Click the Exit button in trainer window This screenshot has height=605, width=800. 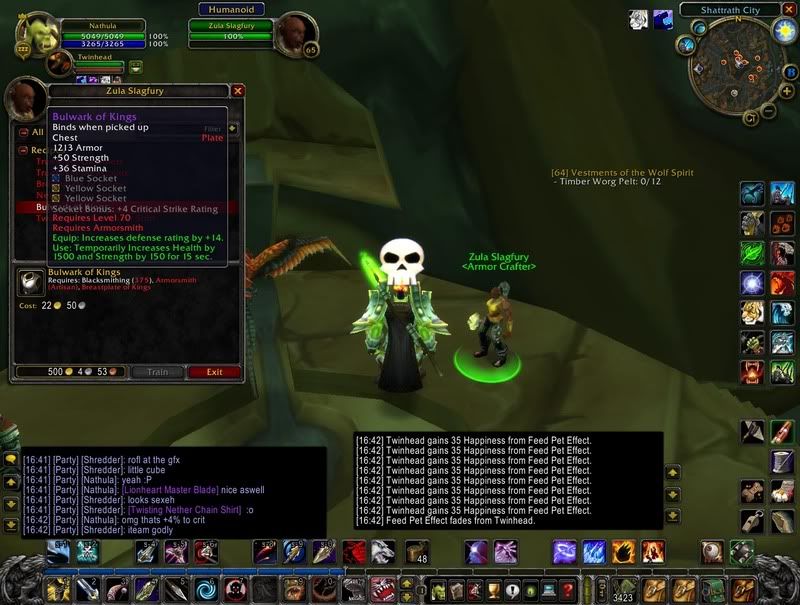214,372
